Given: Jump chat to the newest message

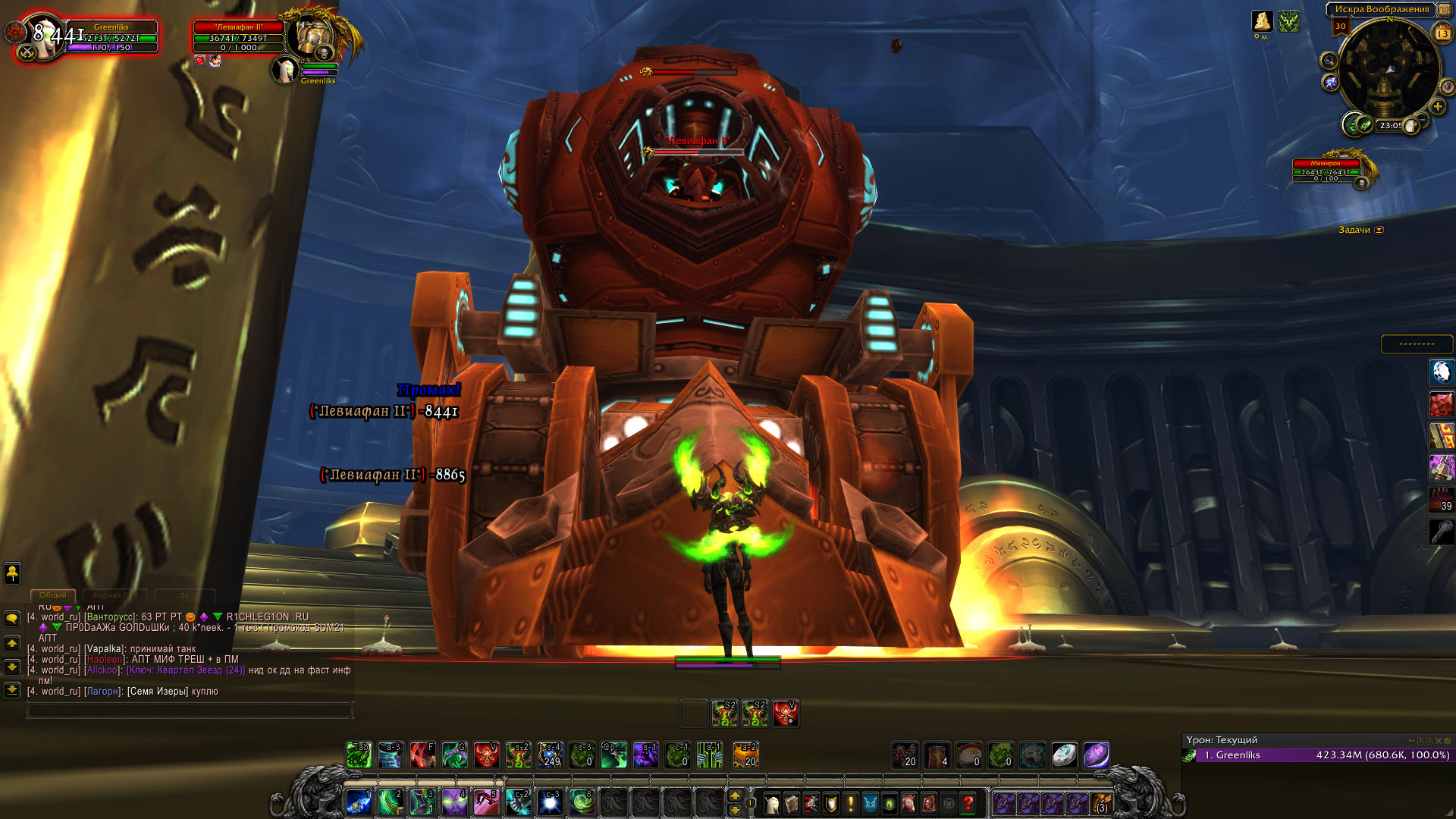Looking at the screenshot, I should coord(12,690).
